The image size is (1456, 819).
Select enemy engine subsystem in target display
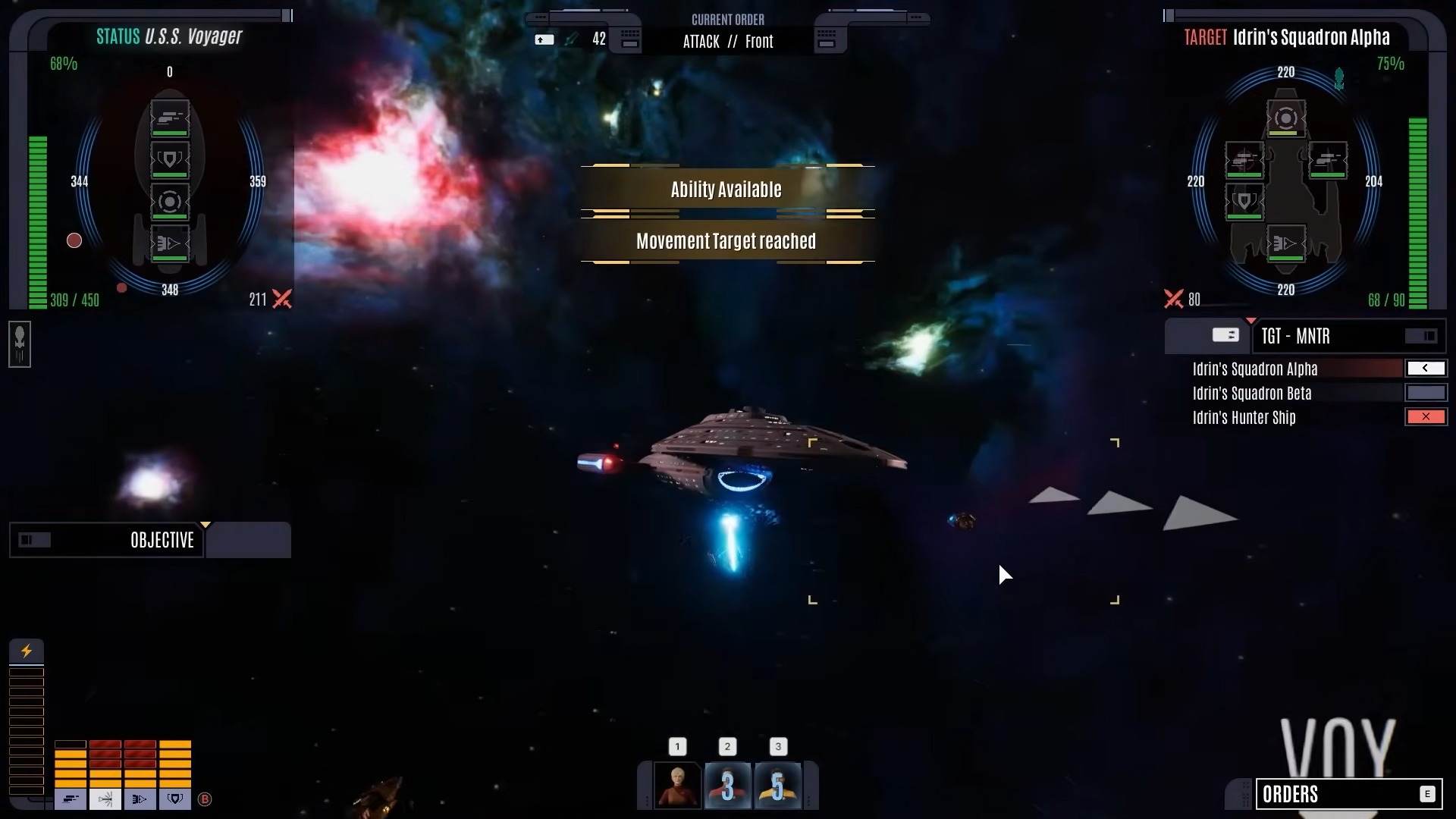point(1285,244)
